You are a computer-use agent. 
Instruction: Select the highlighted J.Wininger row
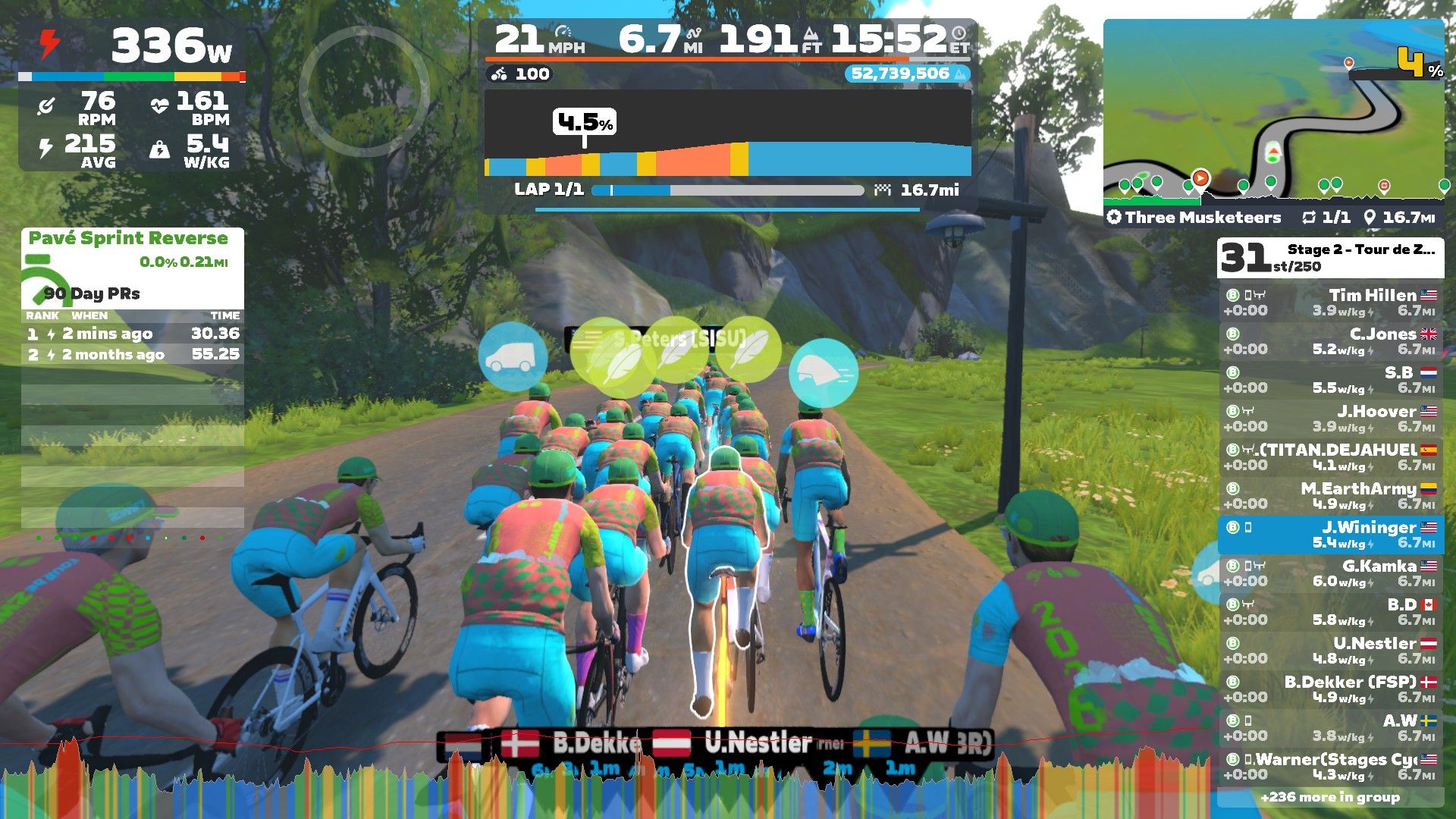click(1331, 535)
